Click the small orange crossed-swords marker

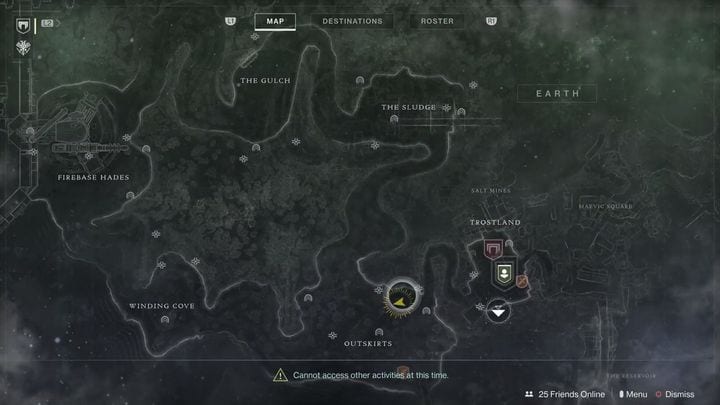(x=522, y=284)
